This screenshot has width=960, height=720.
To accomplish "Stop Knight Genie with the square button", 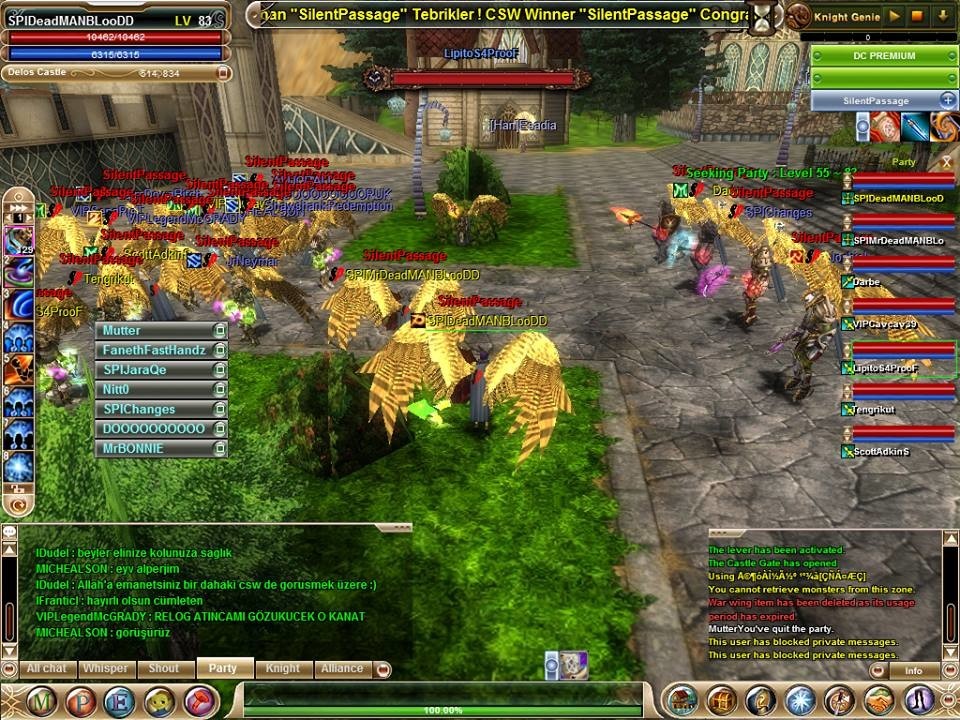I will pos(919,16).
